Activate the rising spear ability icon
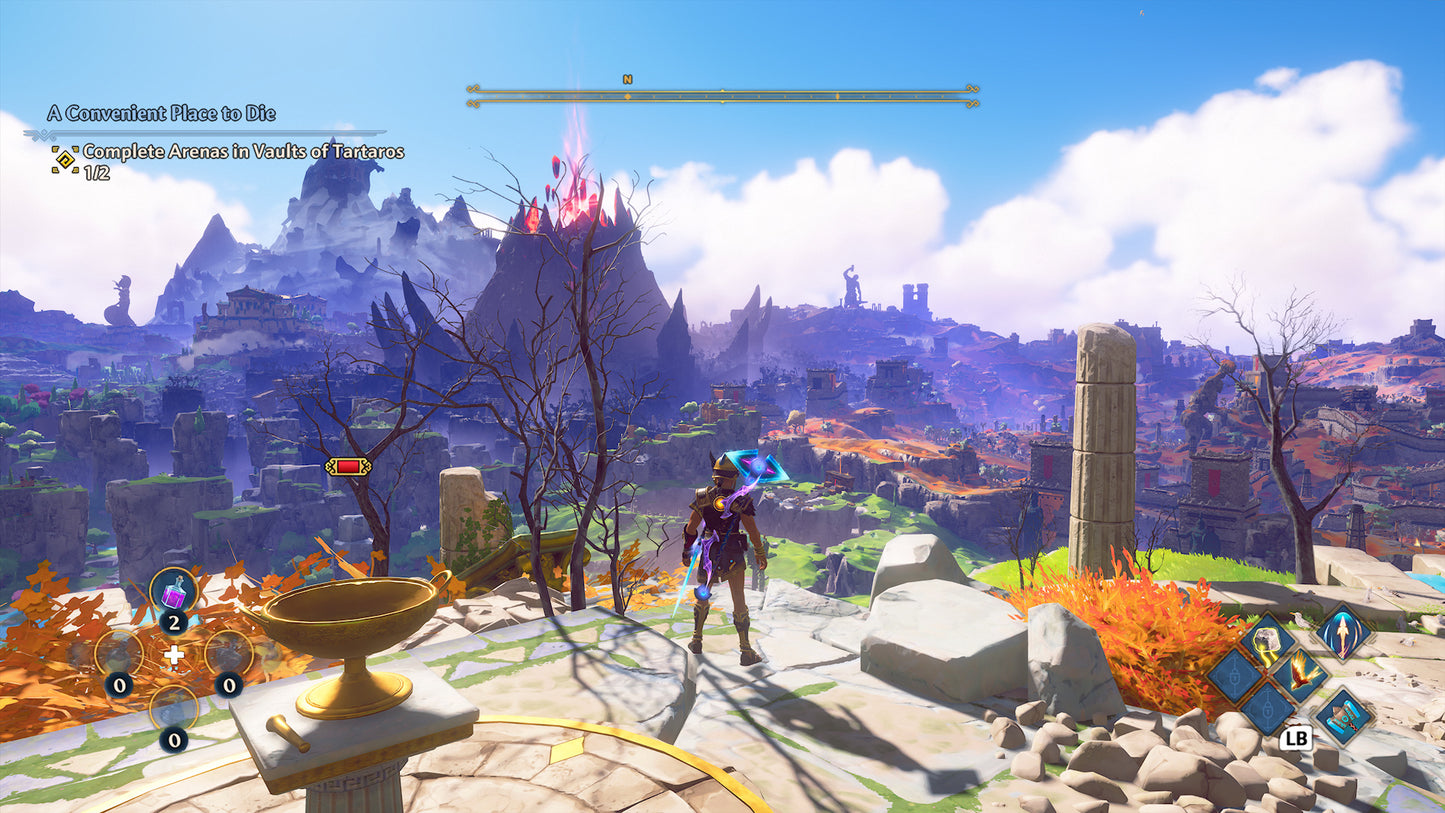 (1340, 632)
